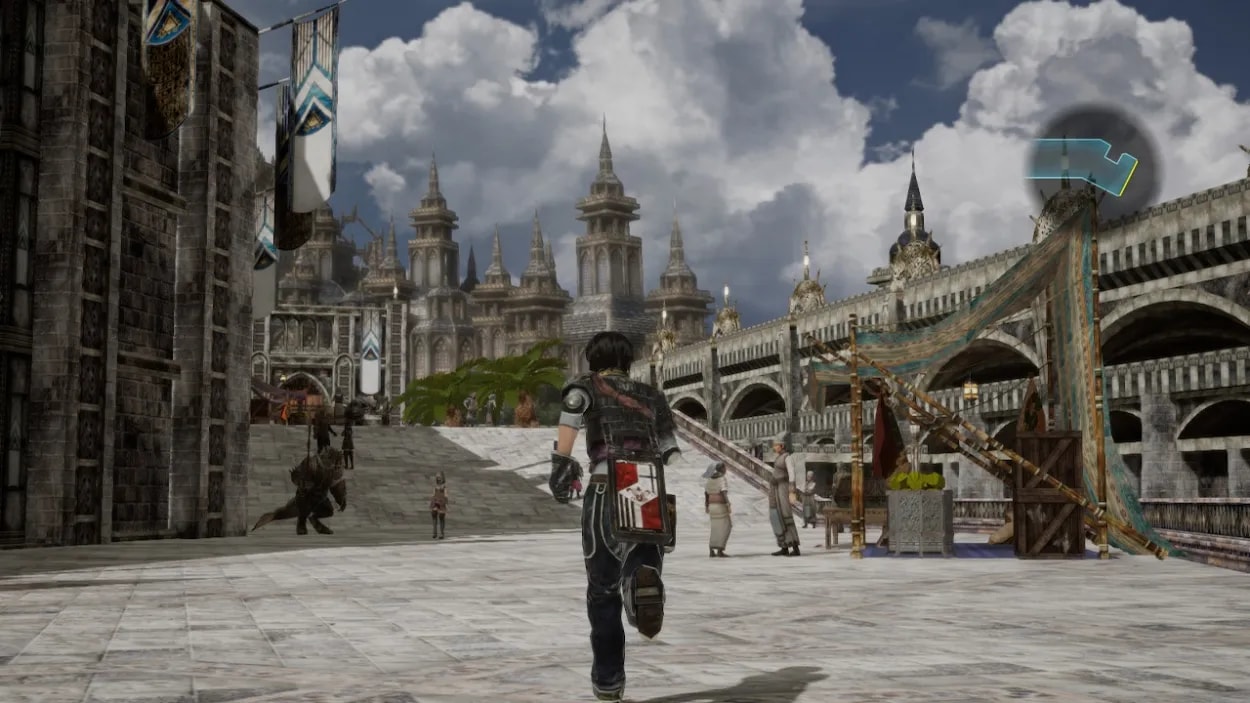The width and height of the screenshot is (1250, 703).
Task: Open the circular minimap with teal route
Action: 1093,163
